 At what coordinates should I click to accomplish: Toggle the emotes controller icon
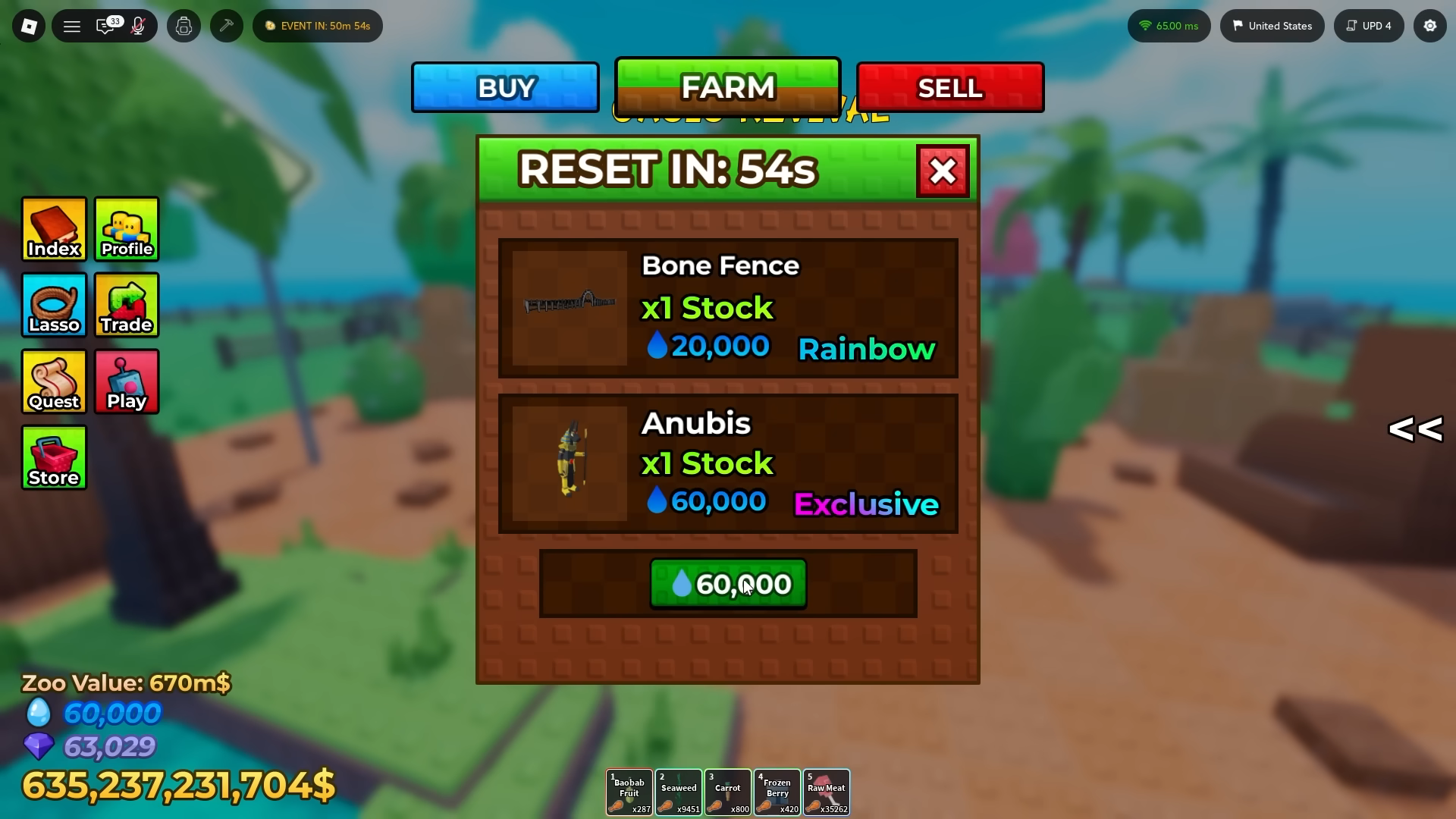[x=184, y=25]
